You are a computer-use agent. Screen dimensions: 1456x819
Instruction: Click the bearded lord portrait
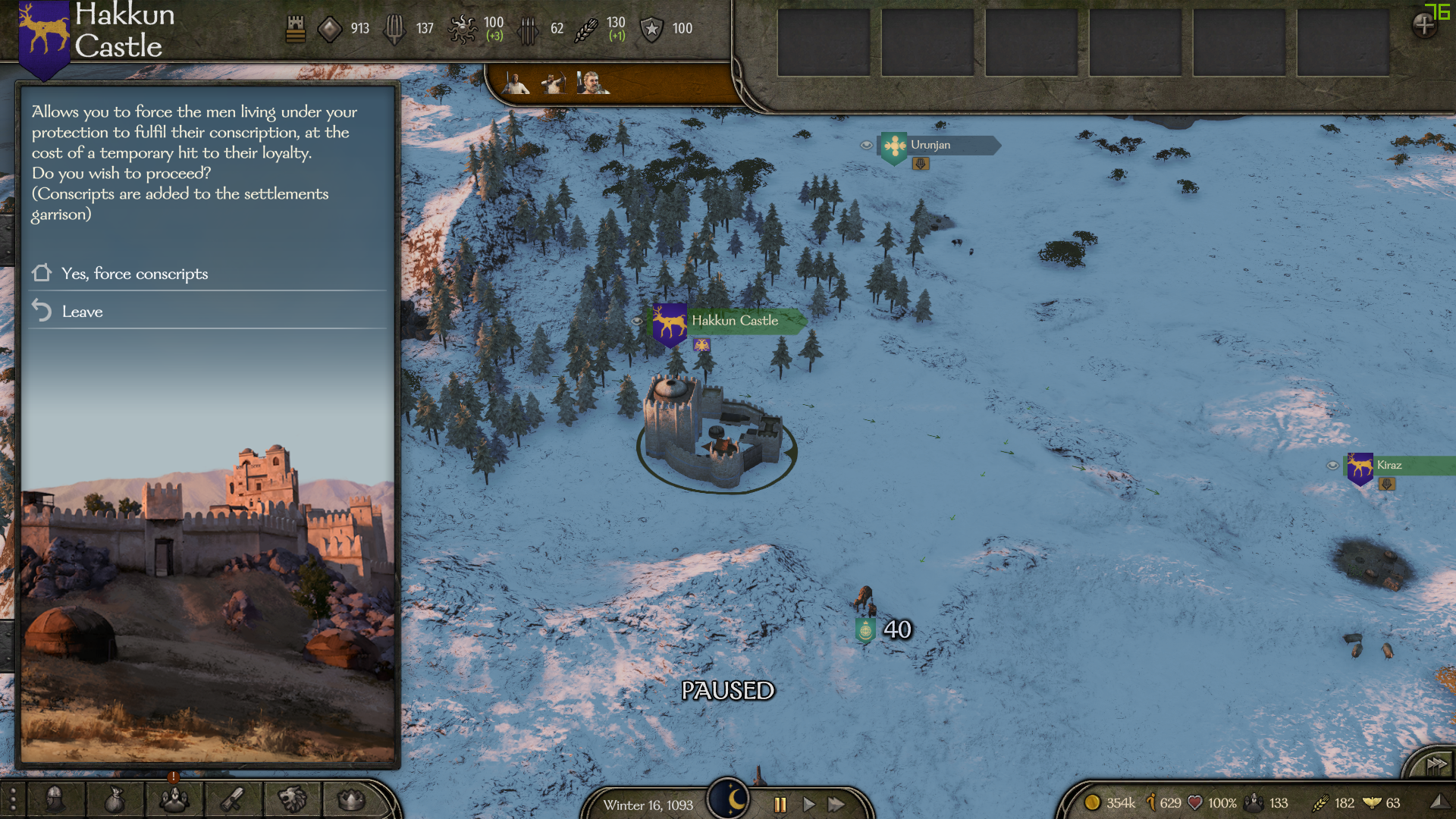pyautogui.click(x=591, y=82)
